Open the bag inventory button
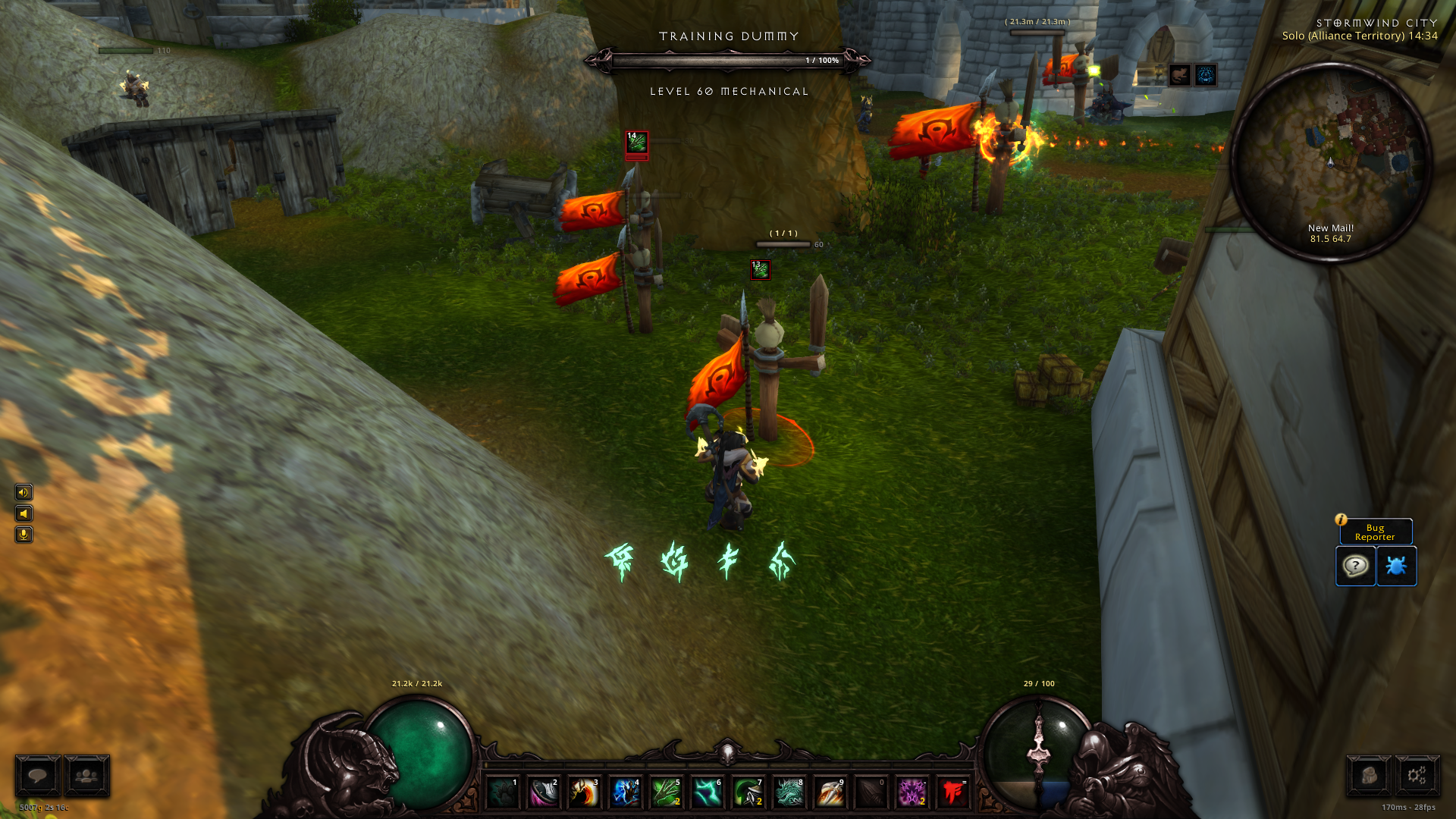 click(x=1368, y=776)
